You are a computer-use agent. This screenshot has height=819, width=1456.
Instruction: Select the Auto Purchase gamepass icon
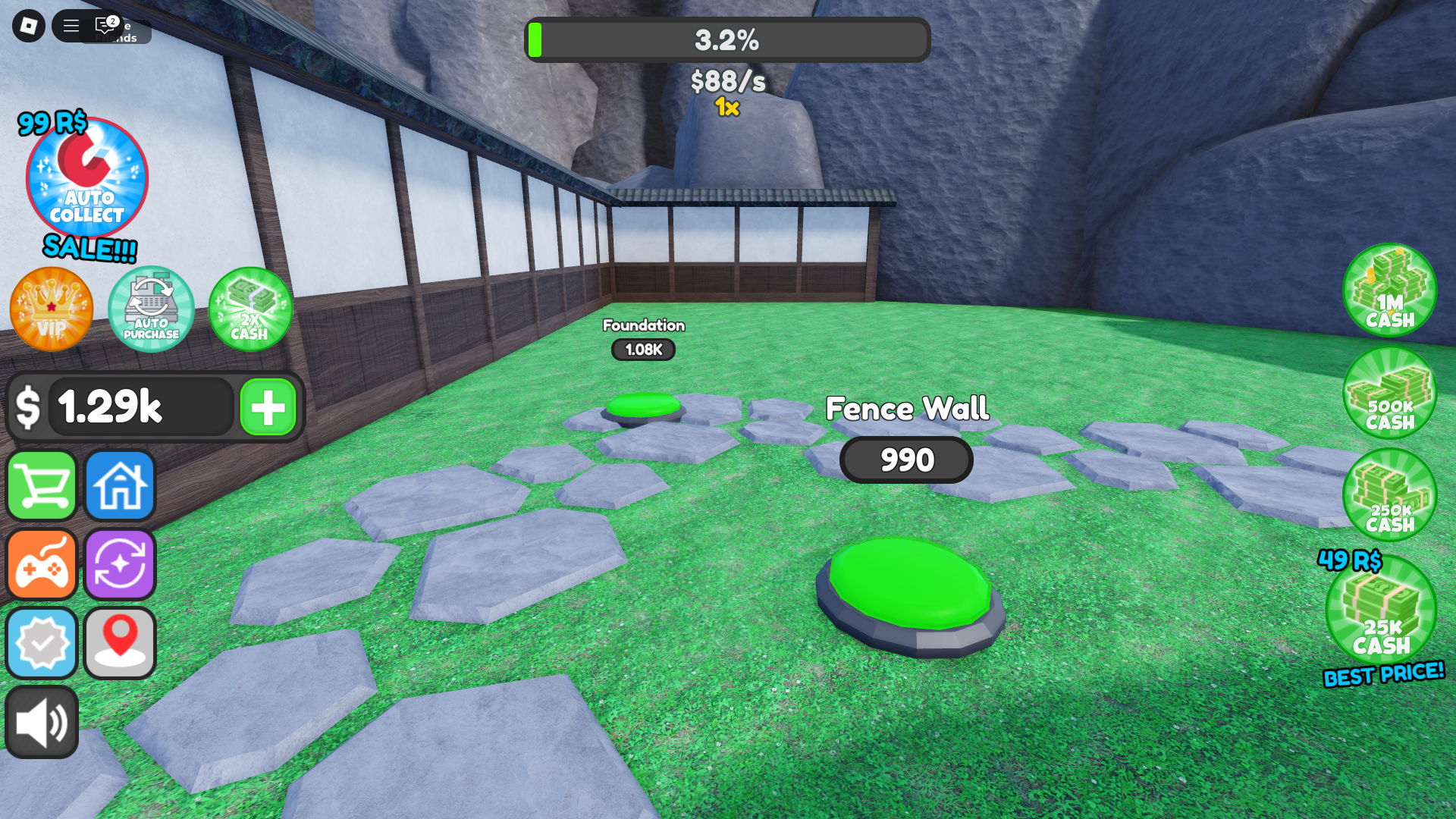pyautogui.click(x=150, y=309)
